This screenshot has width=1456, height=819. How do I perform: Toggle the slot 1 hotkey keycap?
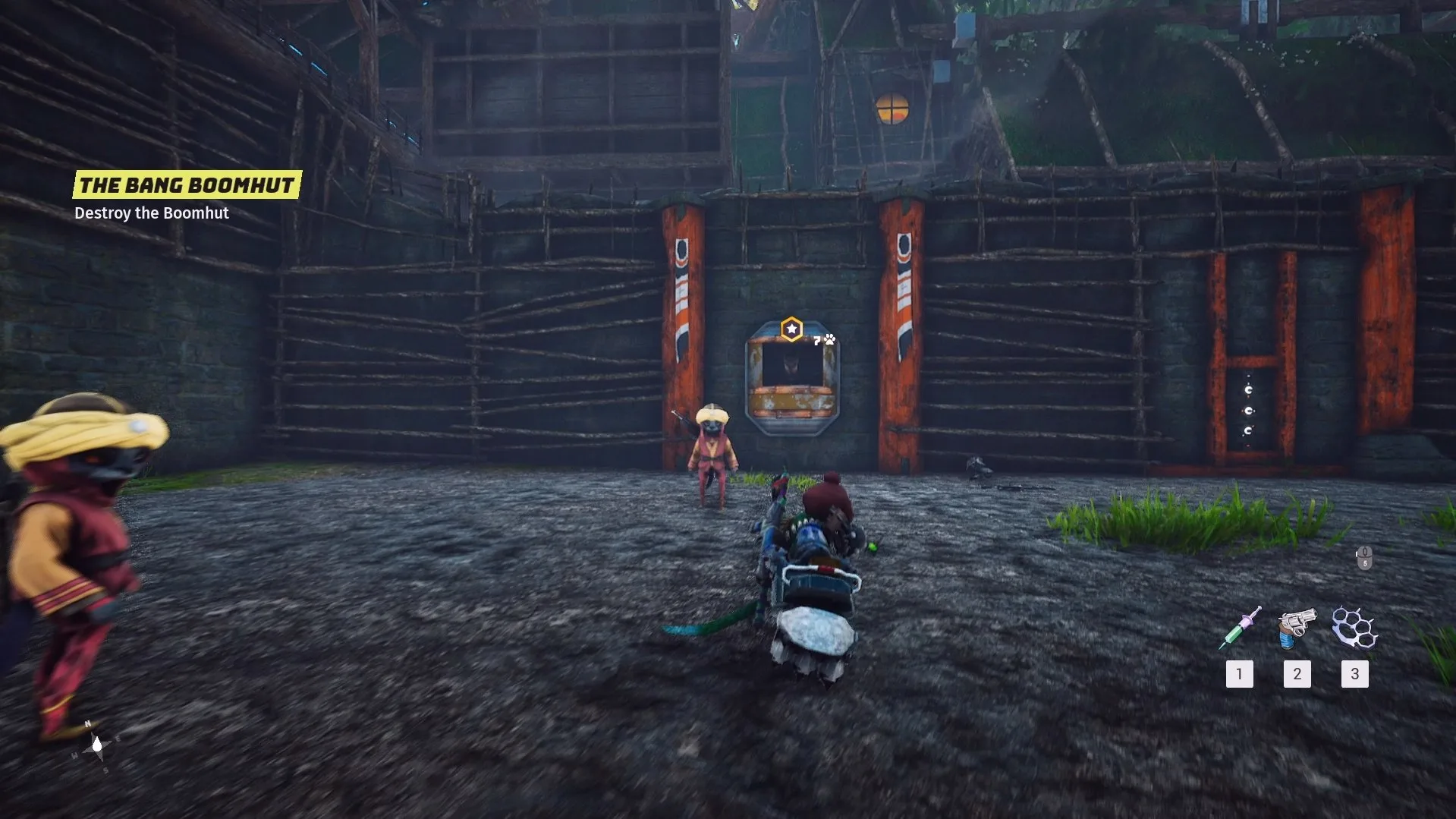coord(1240,674)
